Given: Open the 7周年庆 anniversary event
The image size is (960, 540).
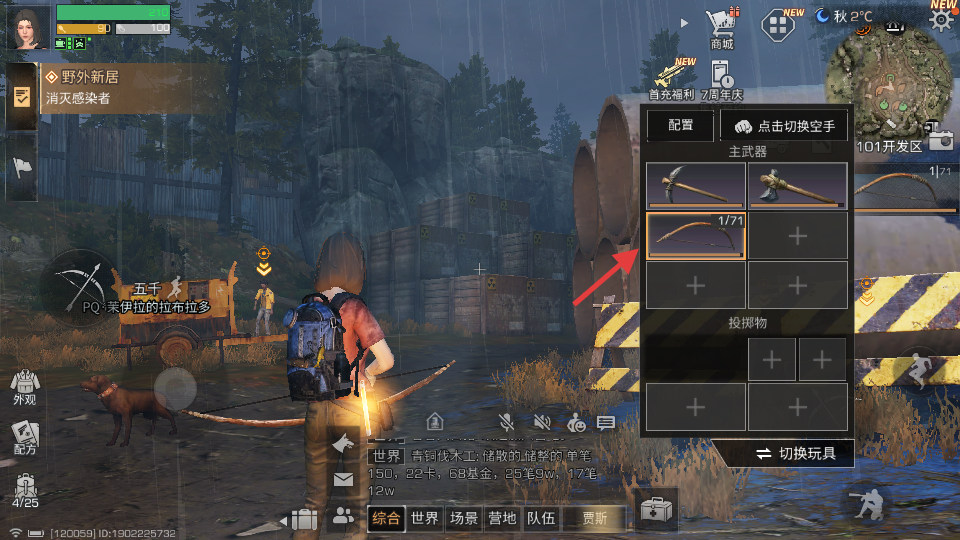Looking at the screenshot, I should 721,77.
